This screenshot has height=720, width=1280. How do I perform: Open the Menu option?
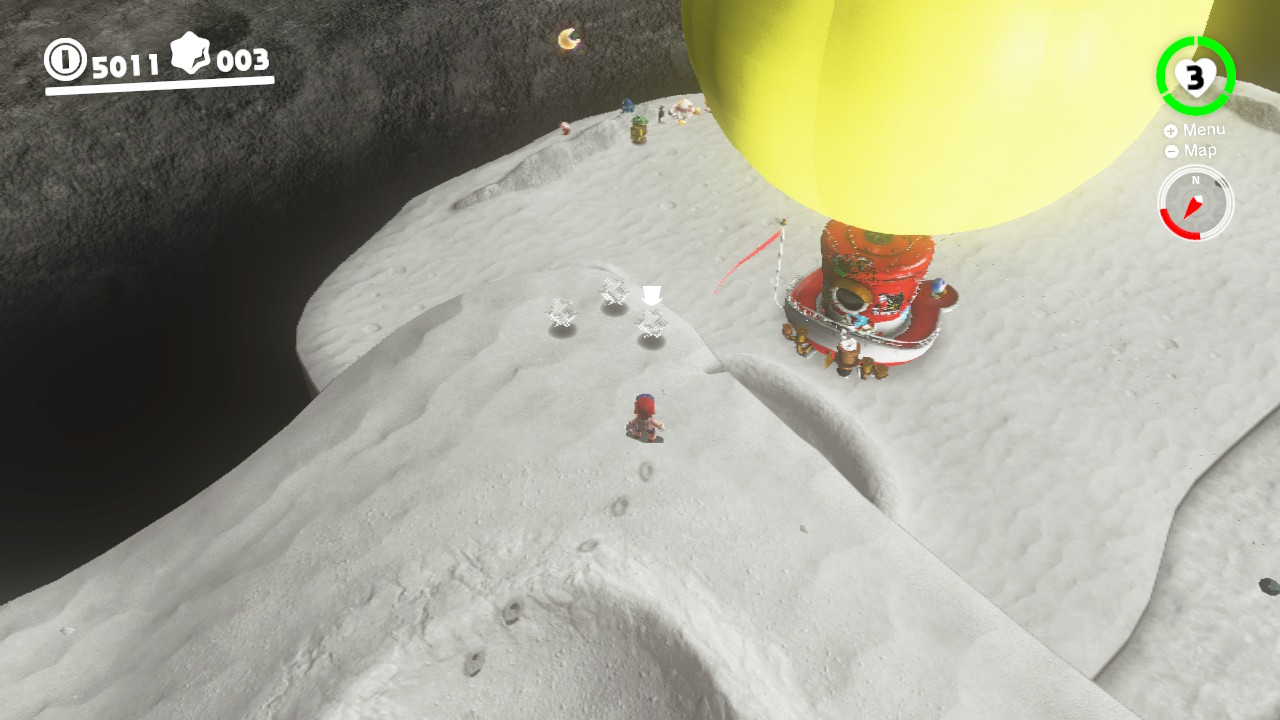coord(1204,129)
